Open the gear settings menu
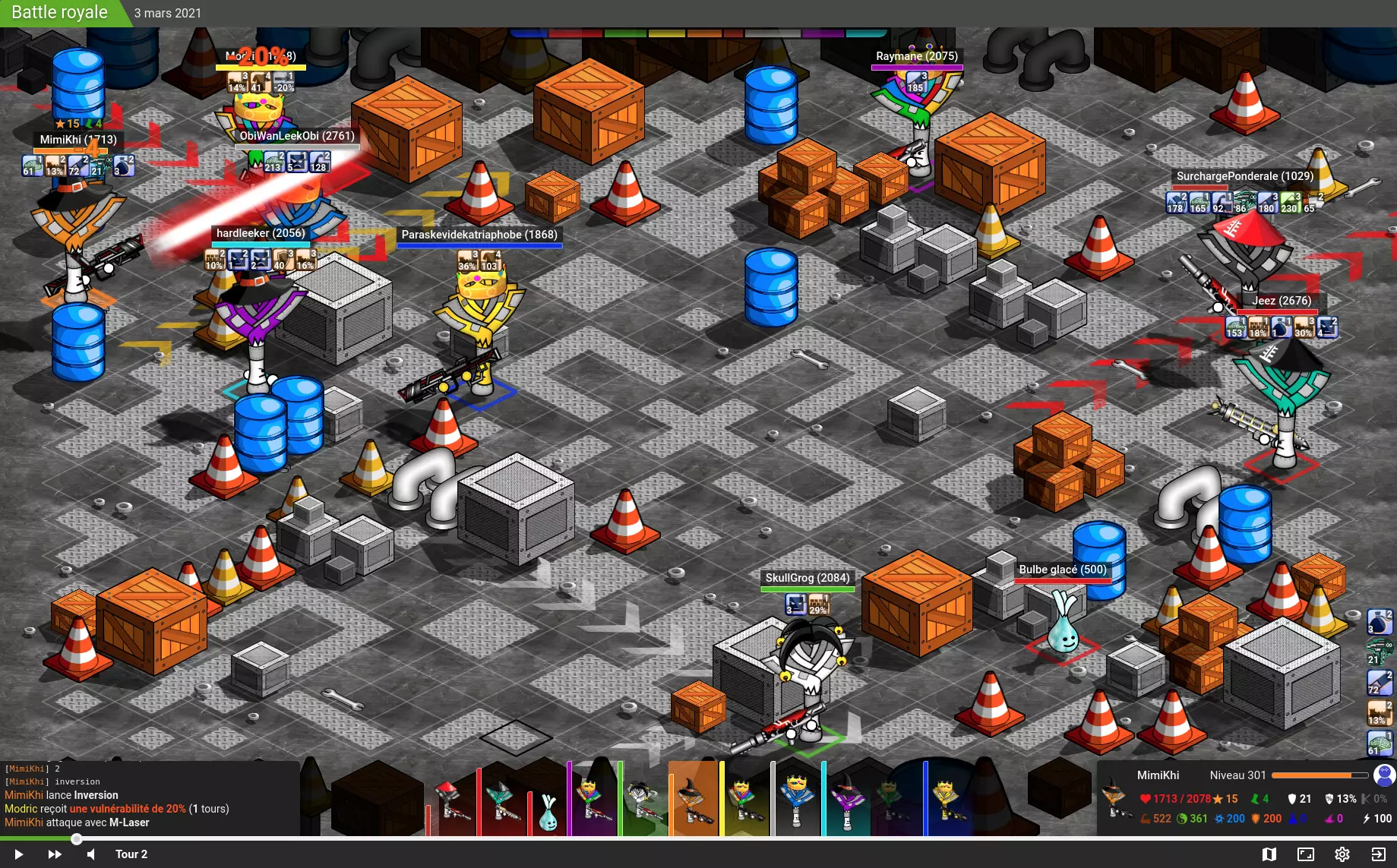Screen dimensions: 1397x868 [x=1342, y=854]
